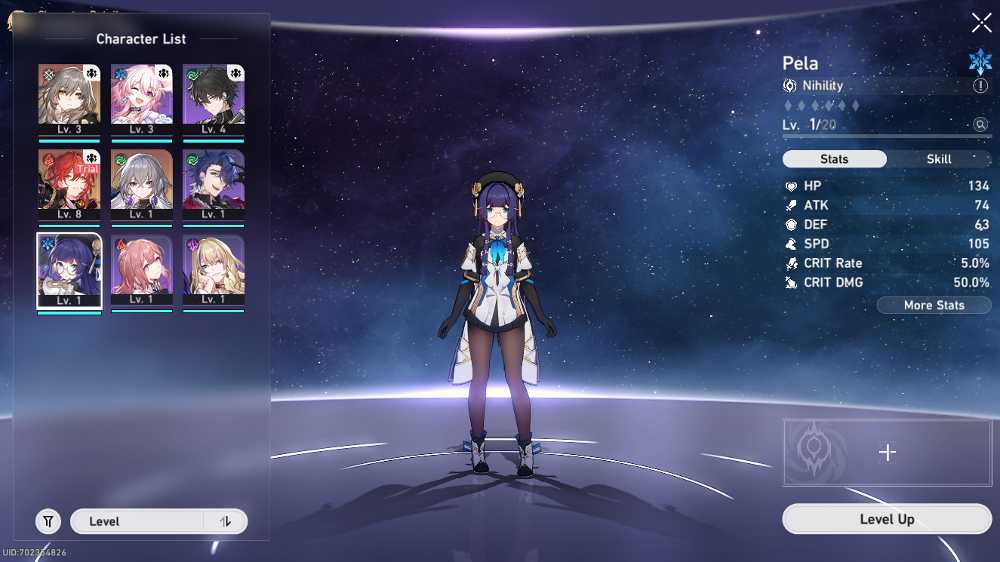This screenshot has height=562, width=1000.
Task: View the Ice element icon details
Action: pos(980,62)
